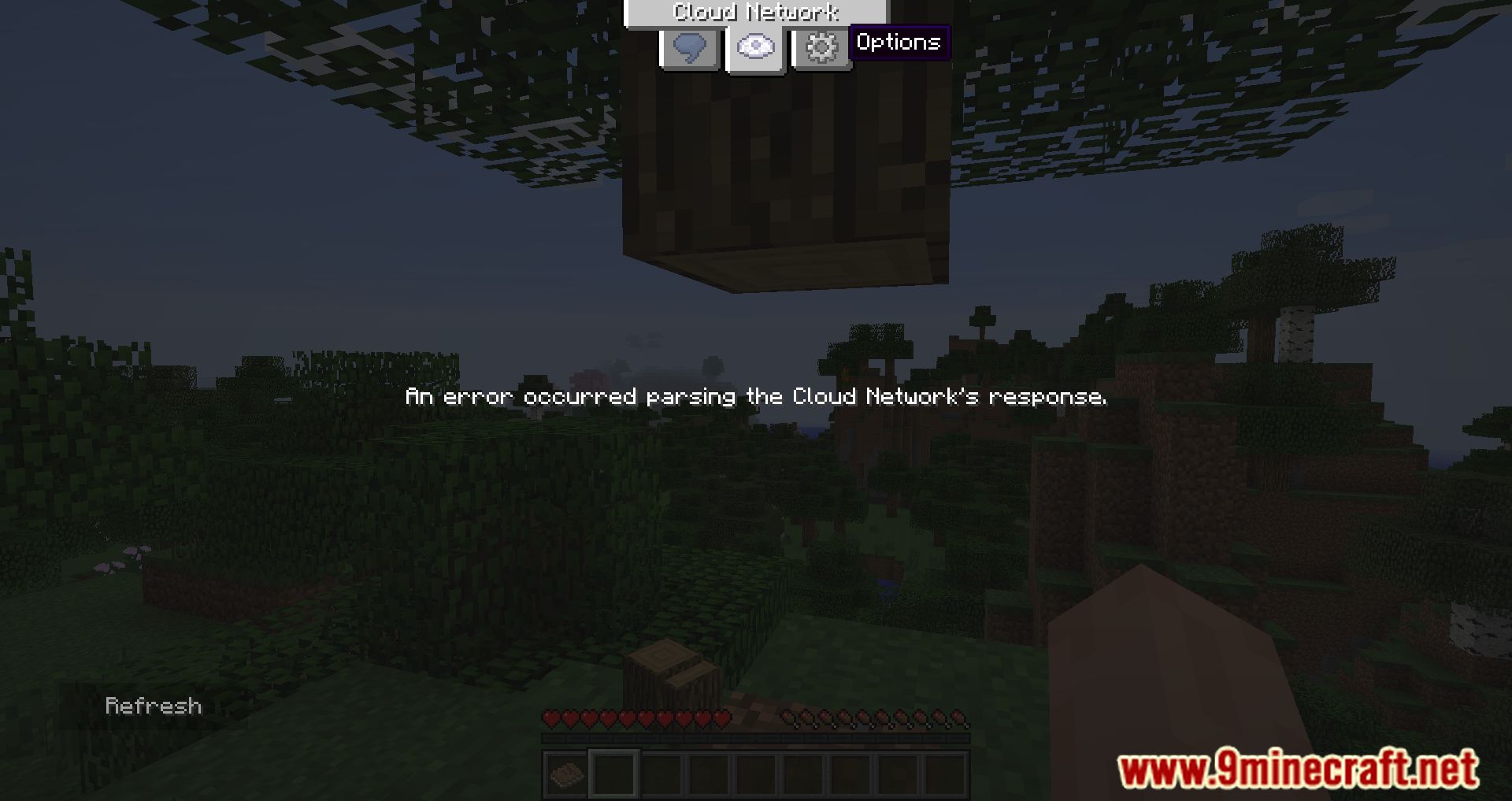Click the Options tooltip label

(900, 43)
